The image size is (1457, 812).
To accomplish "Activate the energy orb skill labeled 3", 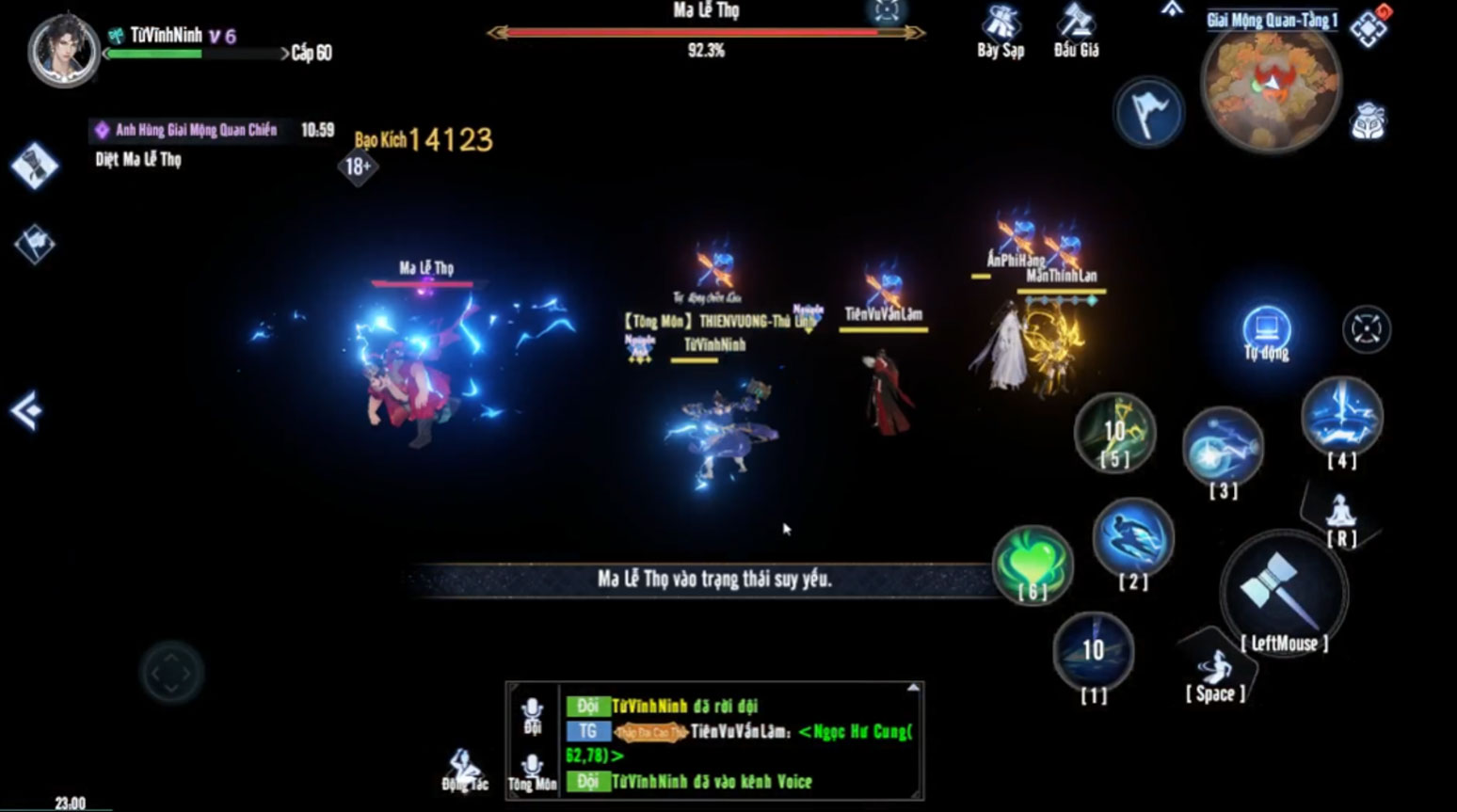I will click(1223, 448).
